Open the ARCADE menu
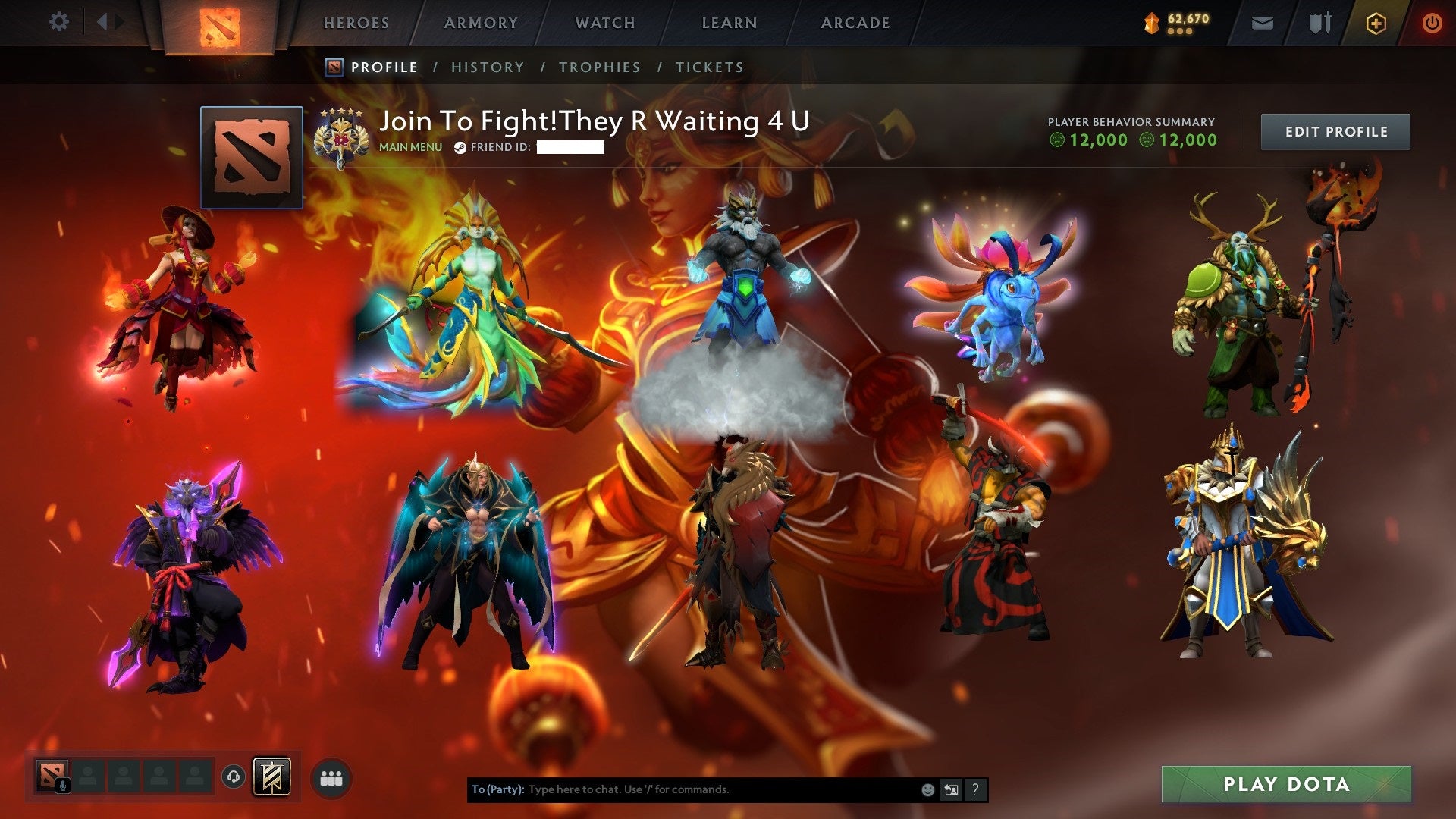Image resolution: width=1456 pixels, height=819 pixels. point(854,23)
